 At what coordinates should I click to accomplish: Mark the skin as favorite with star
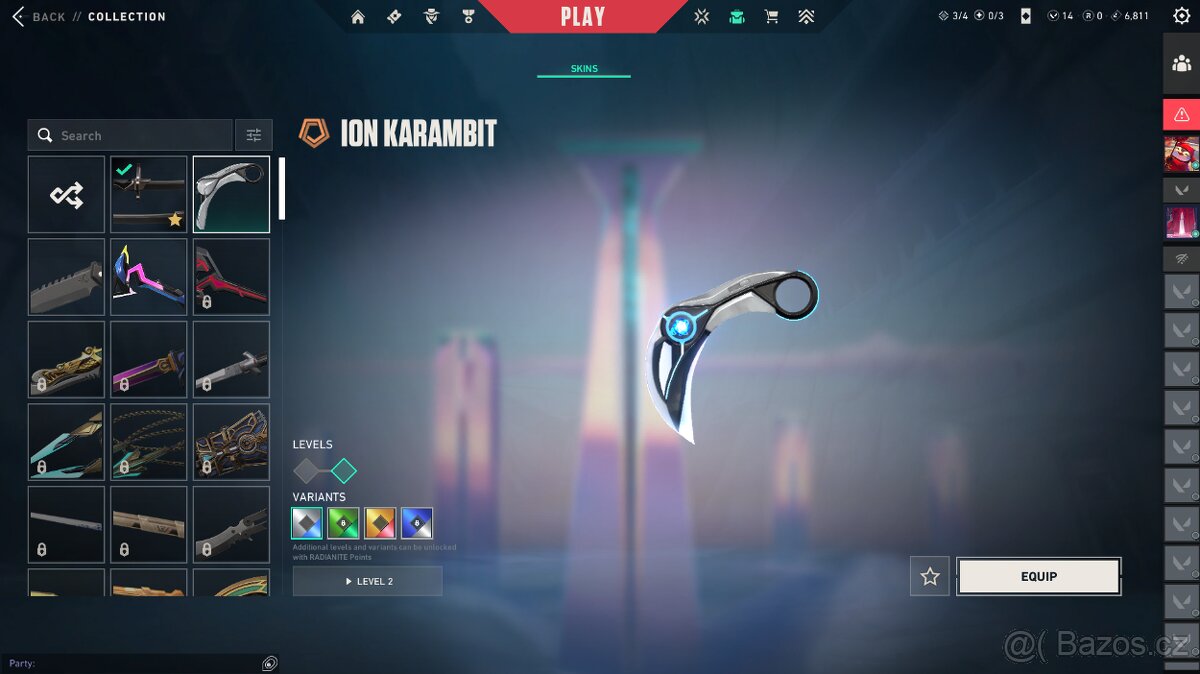tap(930, 576)
